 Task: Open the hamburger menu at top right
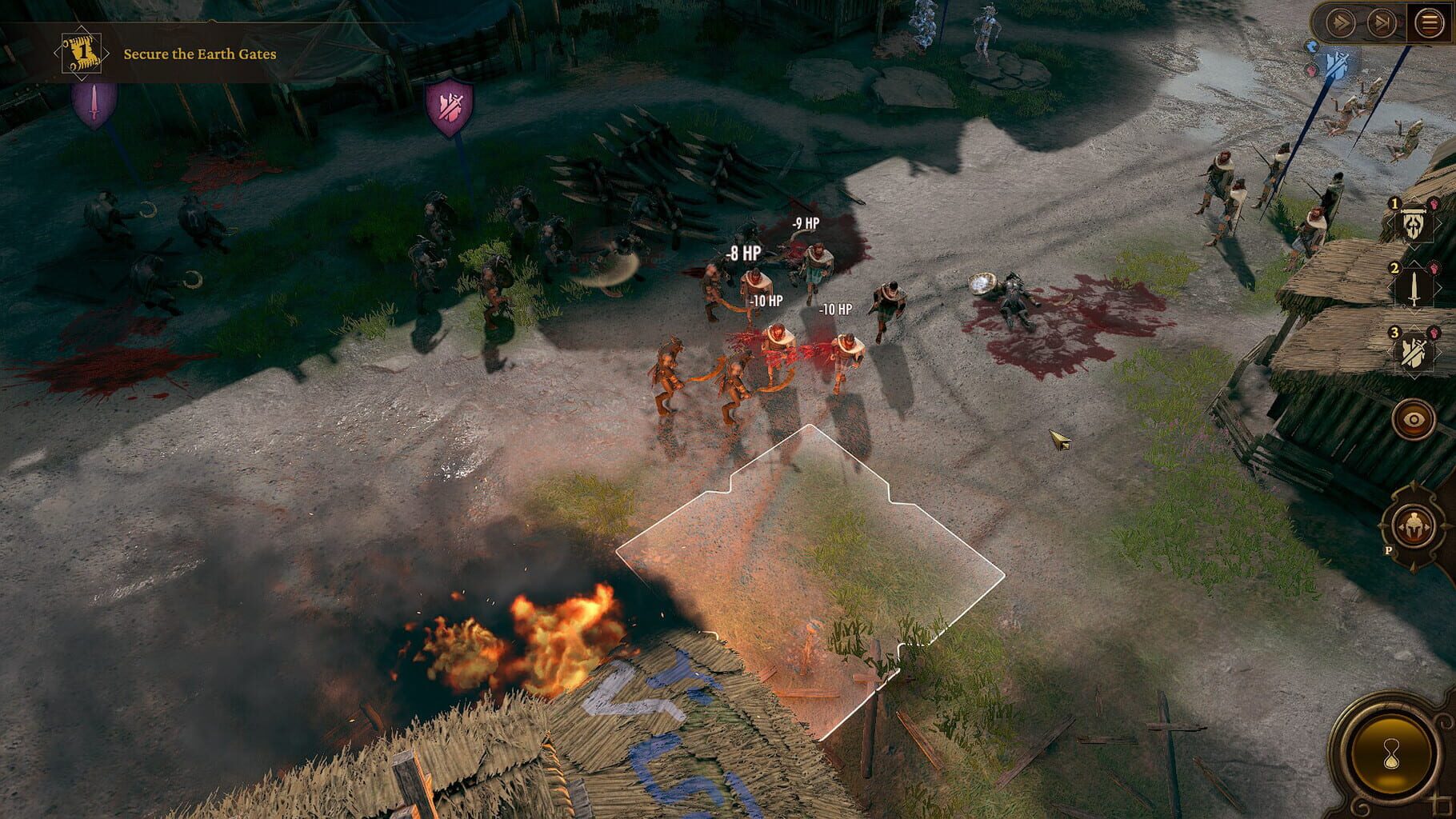1429,22
